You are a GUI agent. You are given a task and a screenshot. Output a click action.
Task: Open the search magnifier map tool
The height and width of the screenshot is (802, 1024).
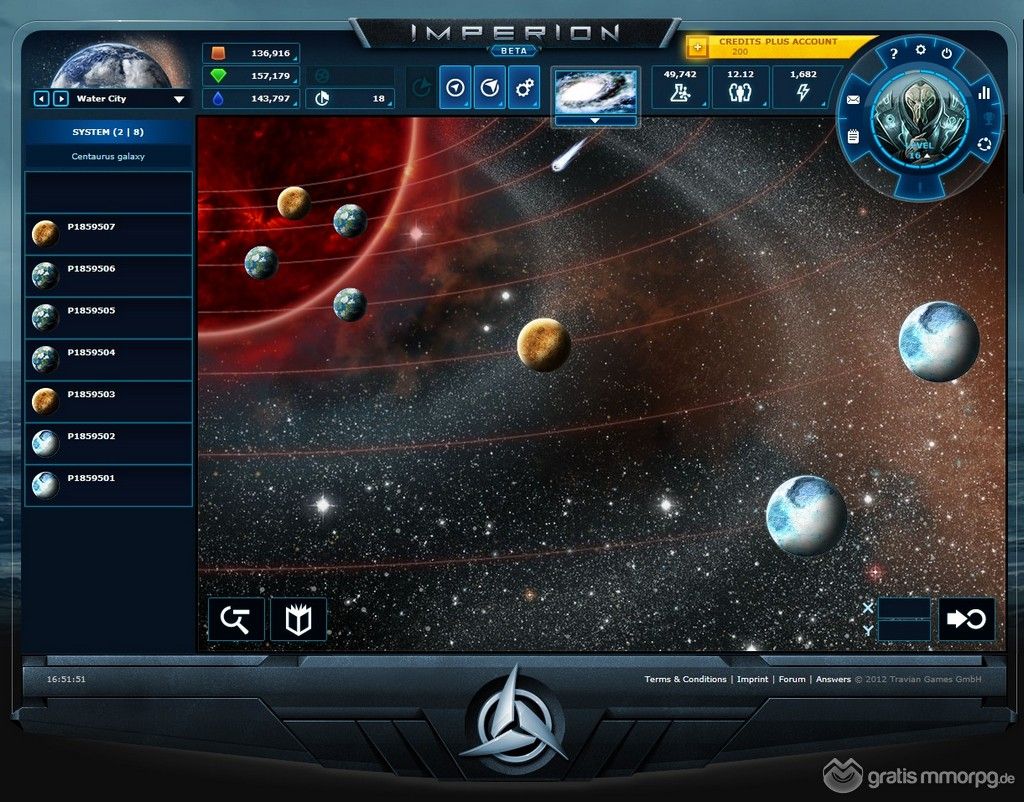[x=236, y=619]
